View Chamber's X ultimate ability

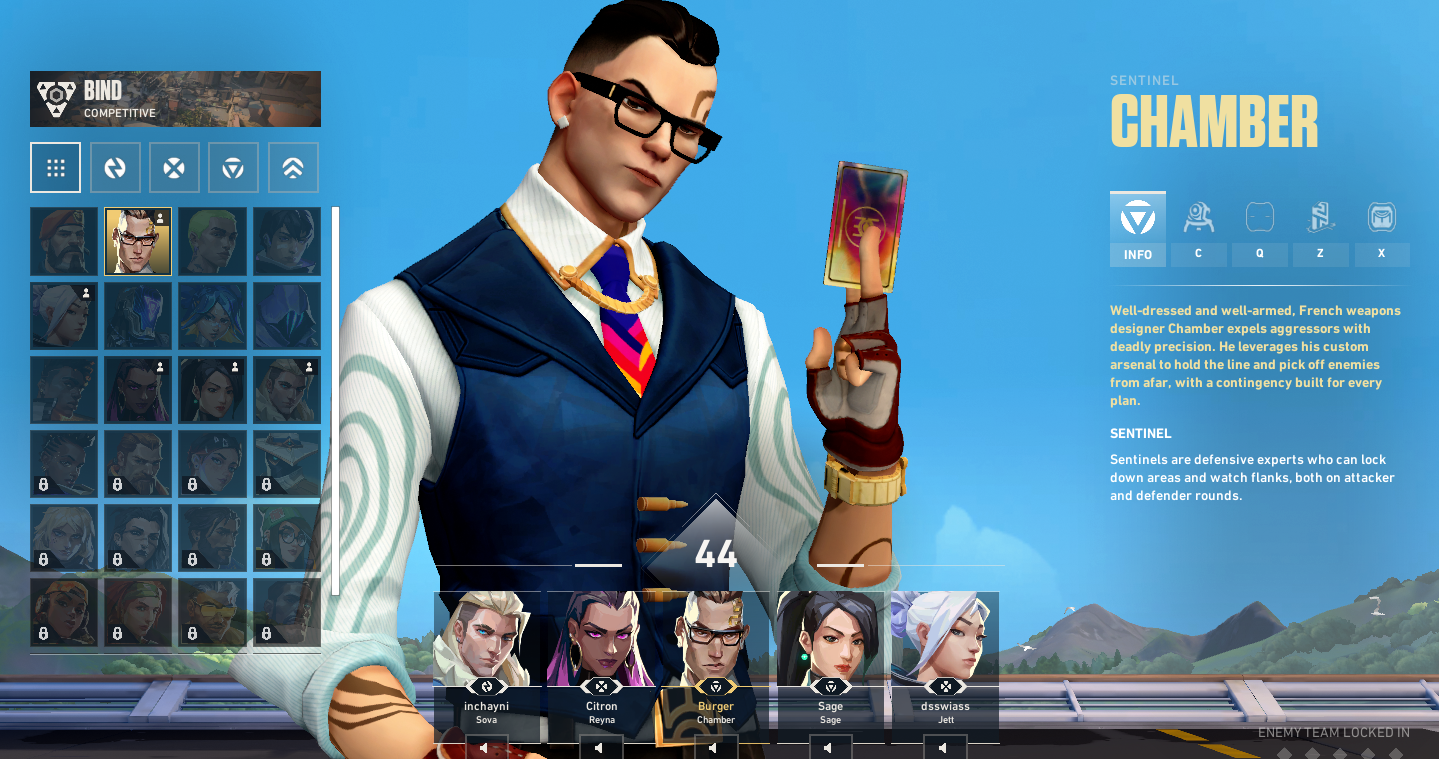coord(1381,229)
